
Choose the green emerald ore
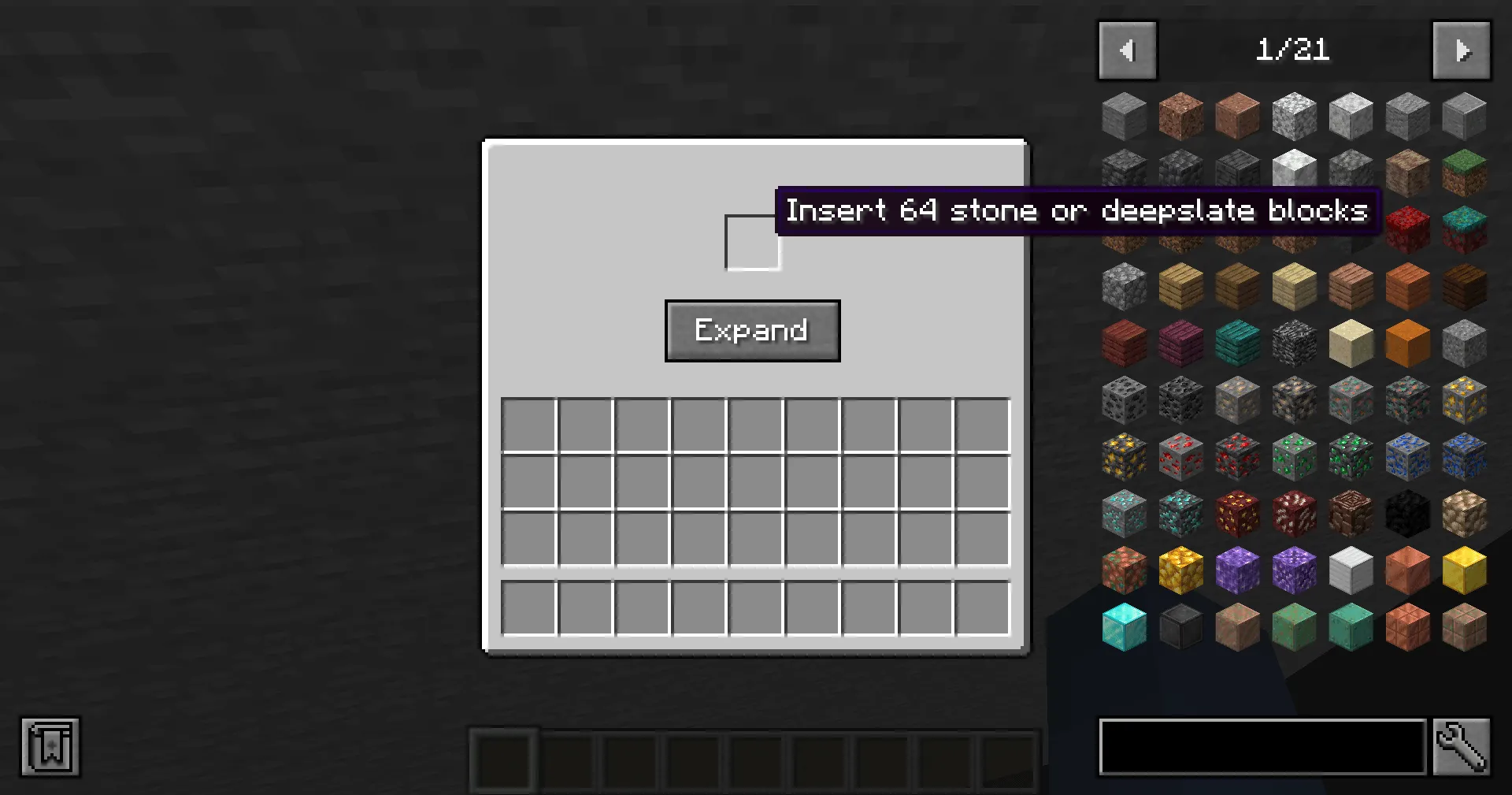pos(1294,455)
